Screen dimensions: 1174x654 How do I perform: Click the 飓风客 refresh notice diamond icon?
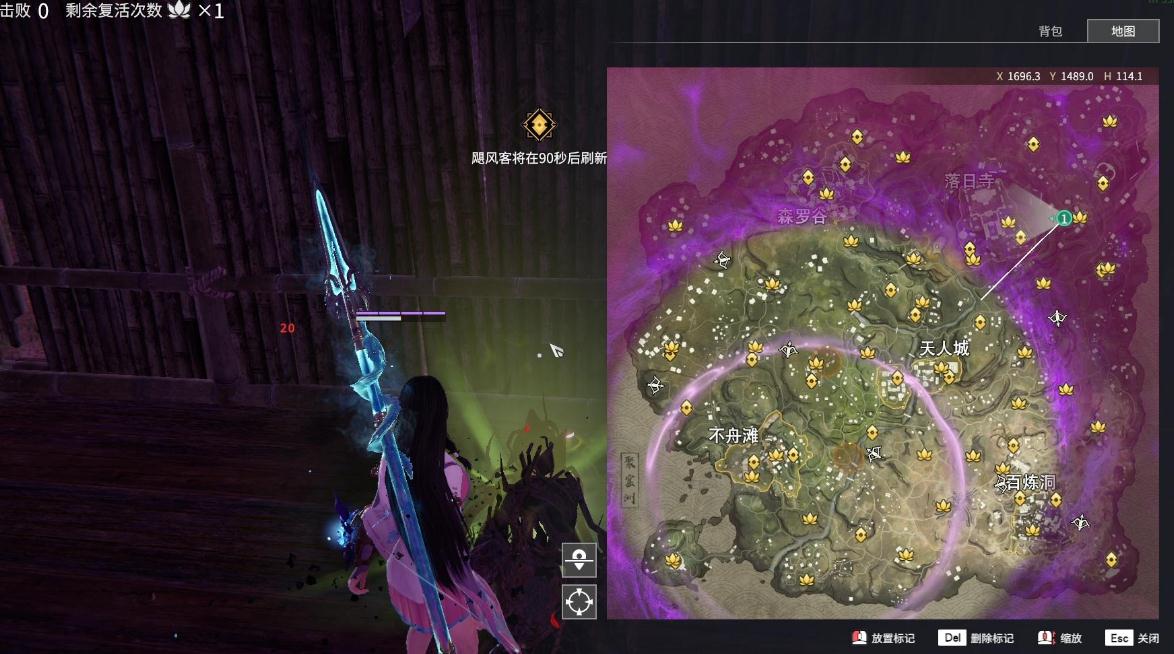[x=539, y=125]
